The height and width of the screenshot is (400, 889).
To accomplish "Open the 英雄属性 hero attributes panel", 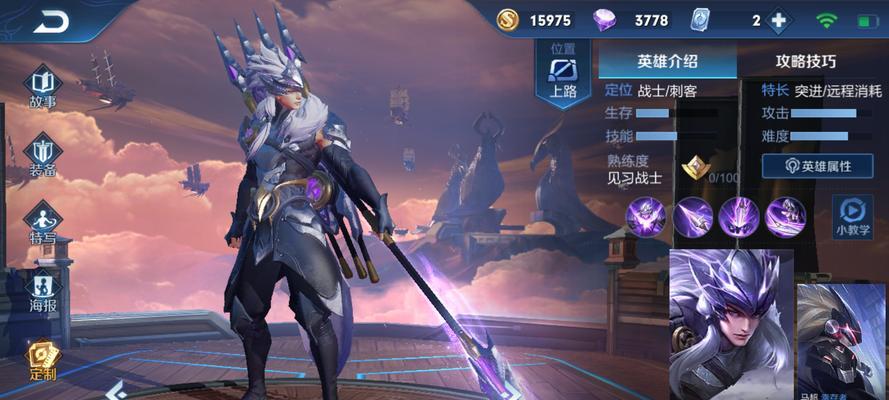I will click(817, 166).
